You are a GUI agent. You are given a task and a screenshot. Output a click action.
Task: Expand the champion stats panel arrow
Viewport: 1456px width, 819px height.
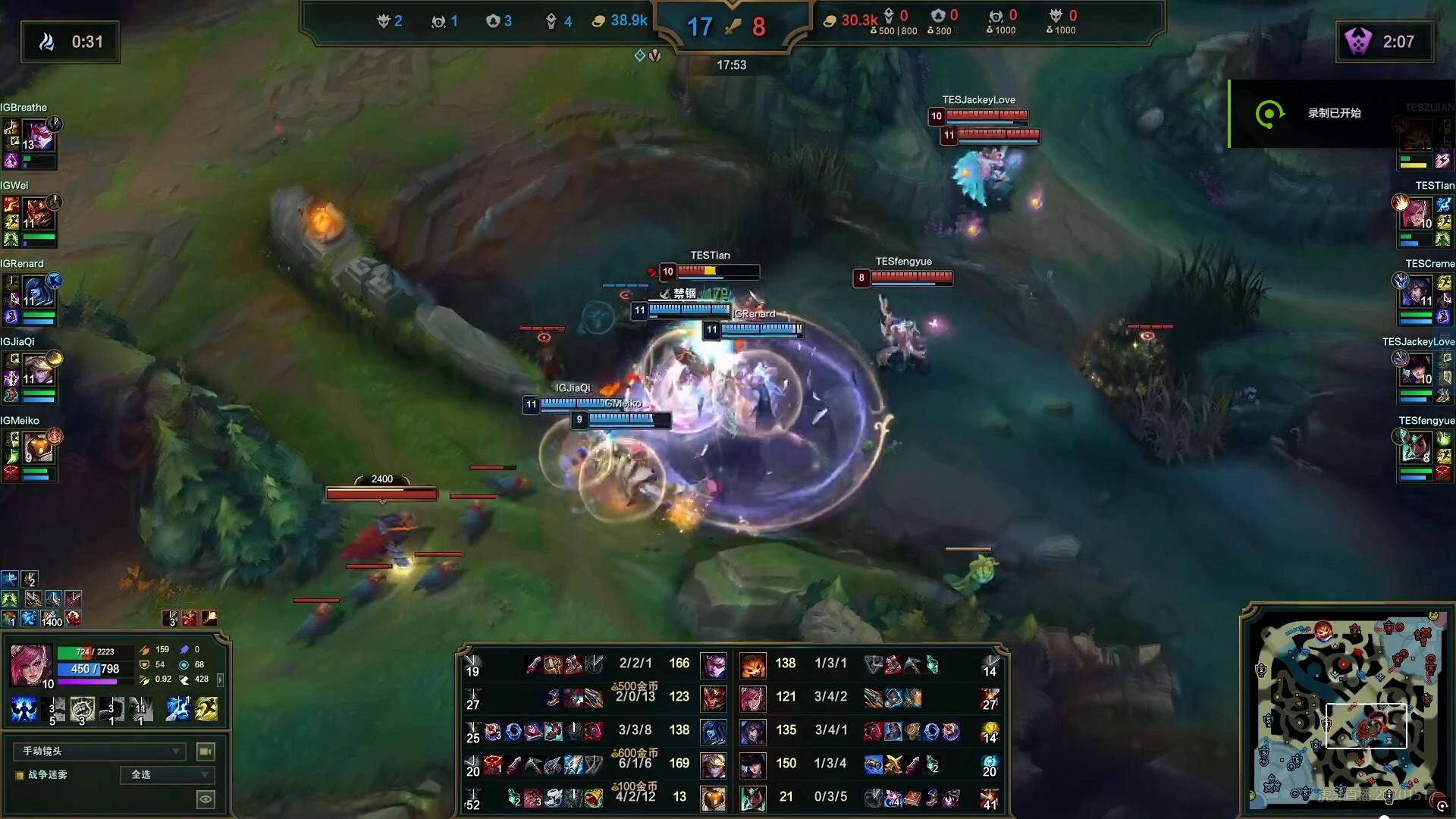[x=221, y=679]
